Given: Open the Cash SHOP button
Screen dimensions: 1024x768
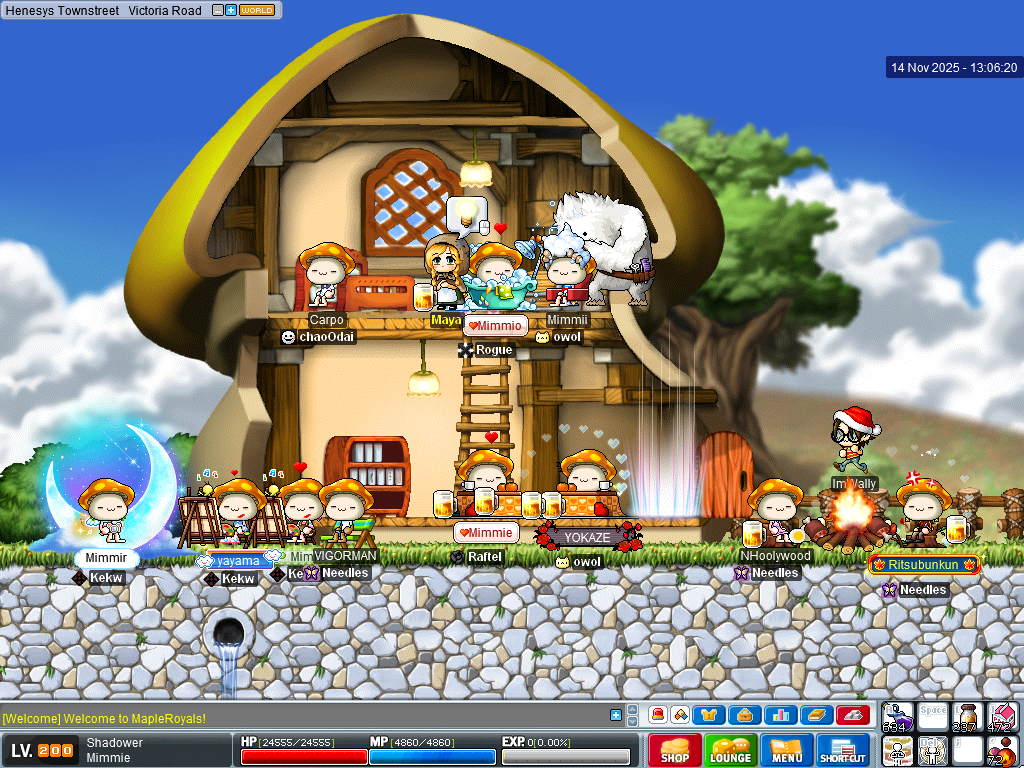Looking at the screenshot, I should pyautogui.click(x=674, y=750).
